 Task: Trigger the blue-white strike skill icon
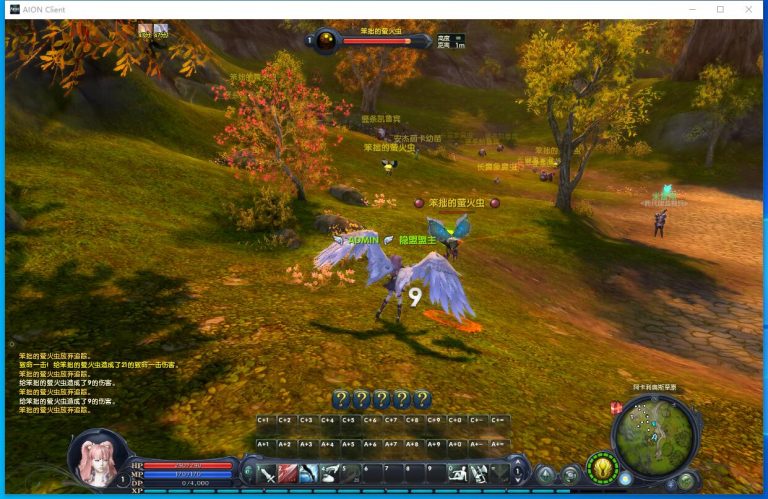click(x=309, y=473)
